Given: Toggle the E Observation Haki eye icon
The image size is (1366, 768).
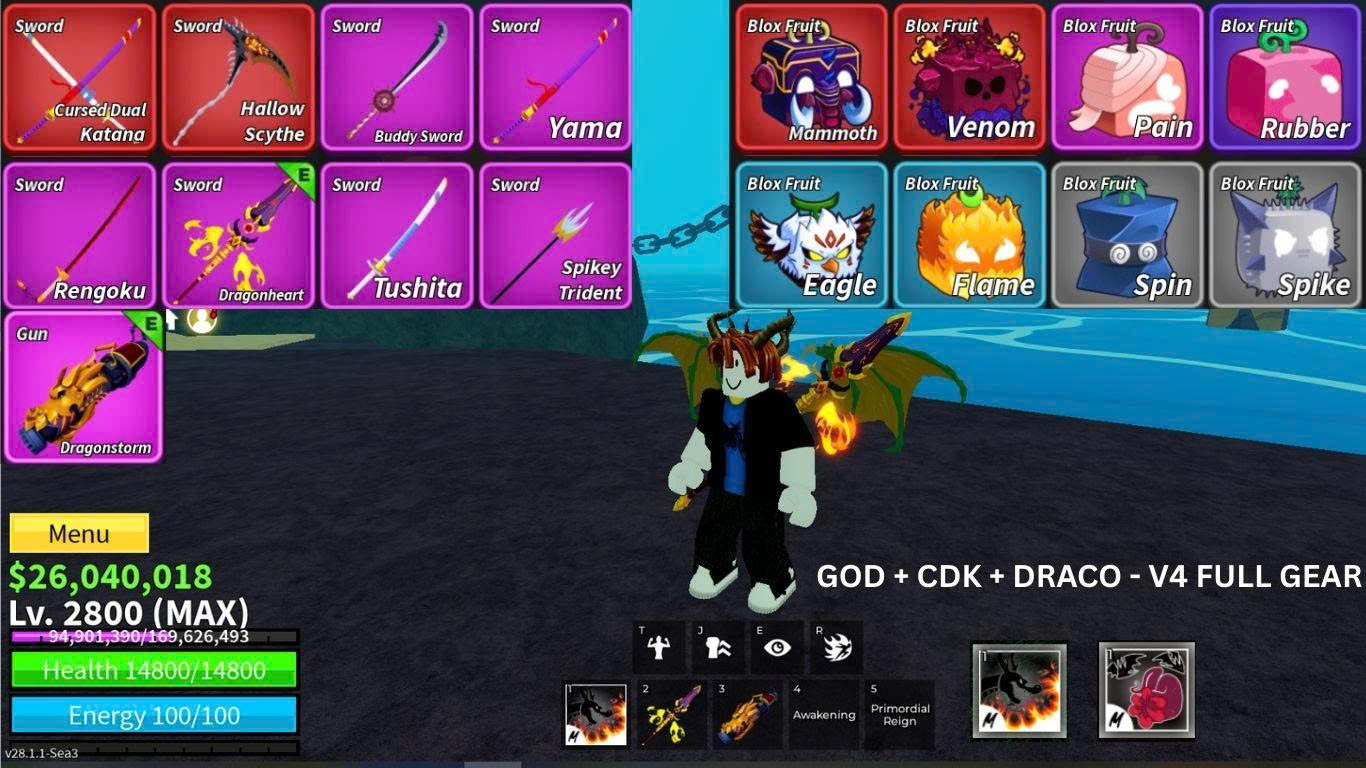Looking at the screenshot, I should point(777,645).
